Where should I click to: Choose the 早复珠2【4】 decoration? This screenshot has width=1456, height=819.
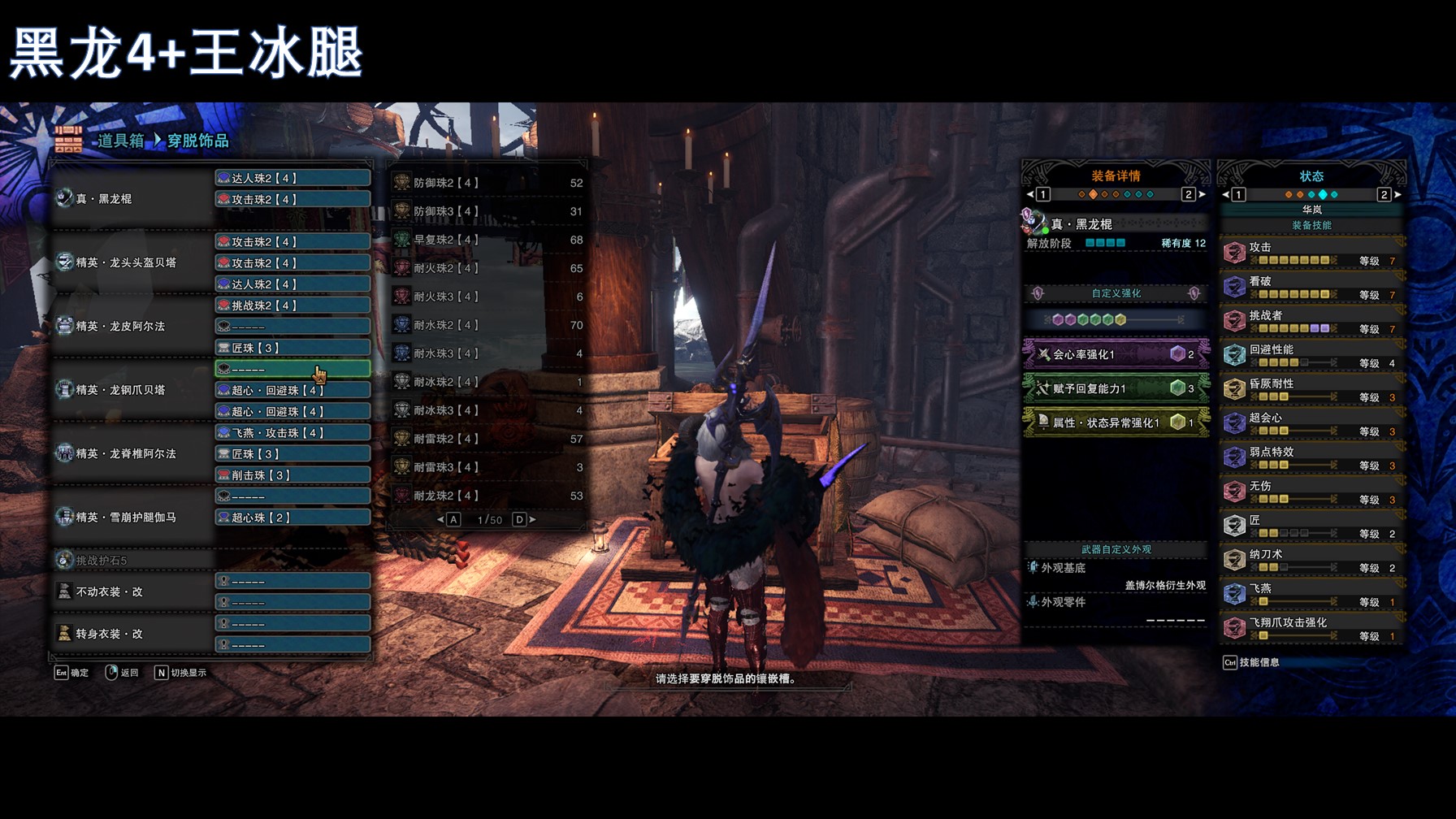coord(487,240)
